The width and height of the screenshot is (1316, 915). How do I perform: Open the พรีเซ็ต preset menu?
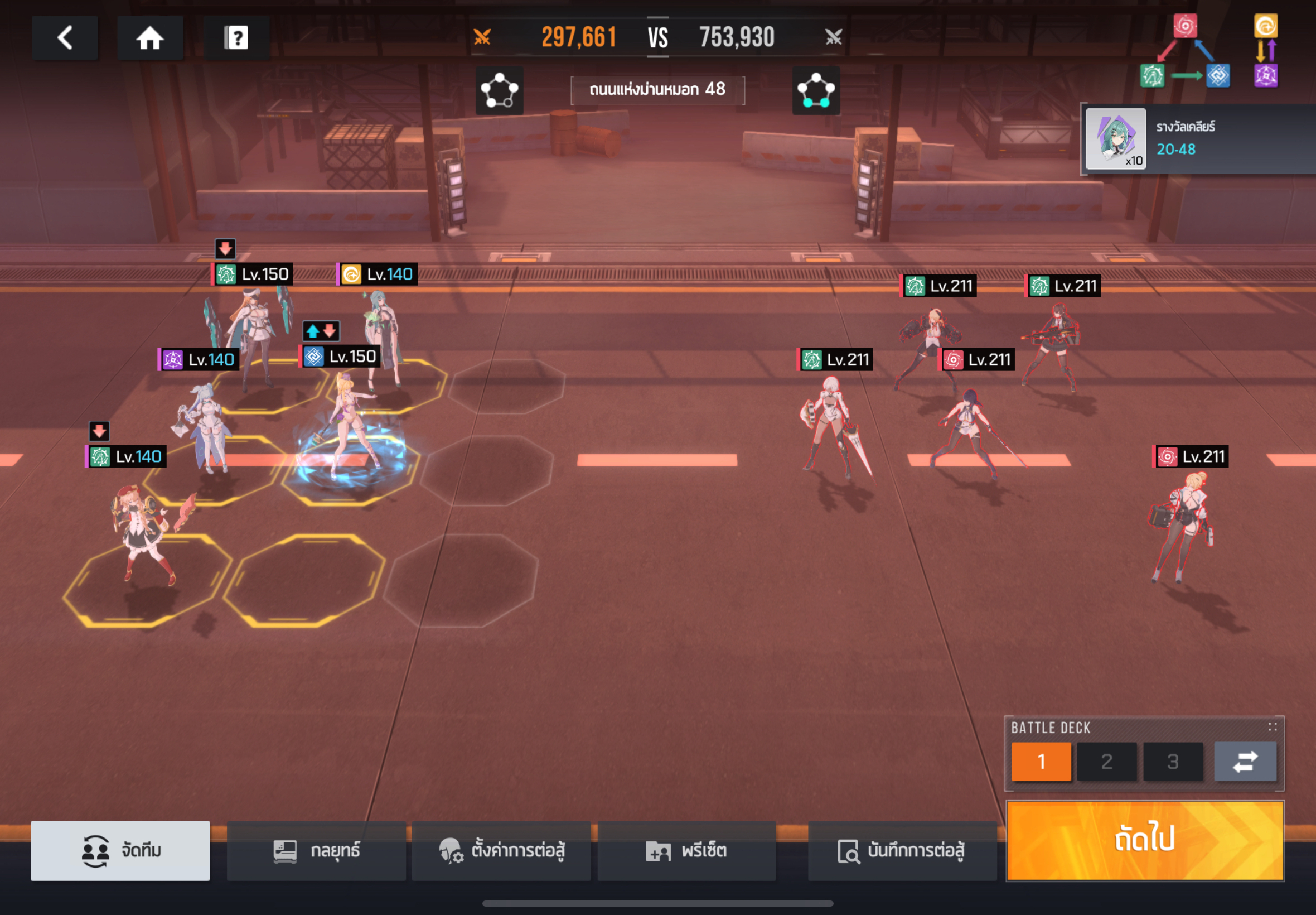(686, 850)
